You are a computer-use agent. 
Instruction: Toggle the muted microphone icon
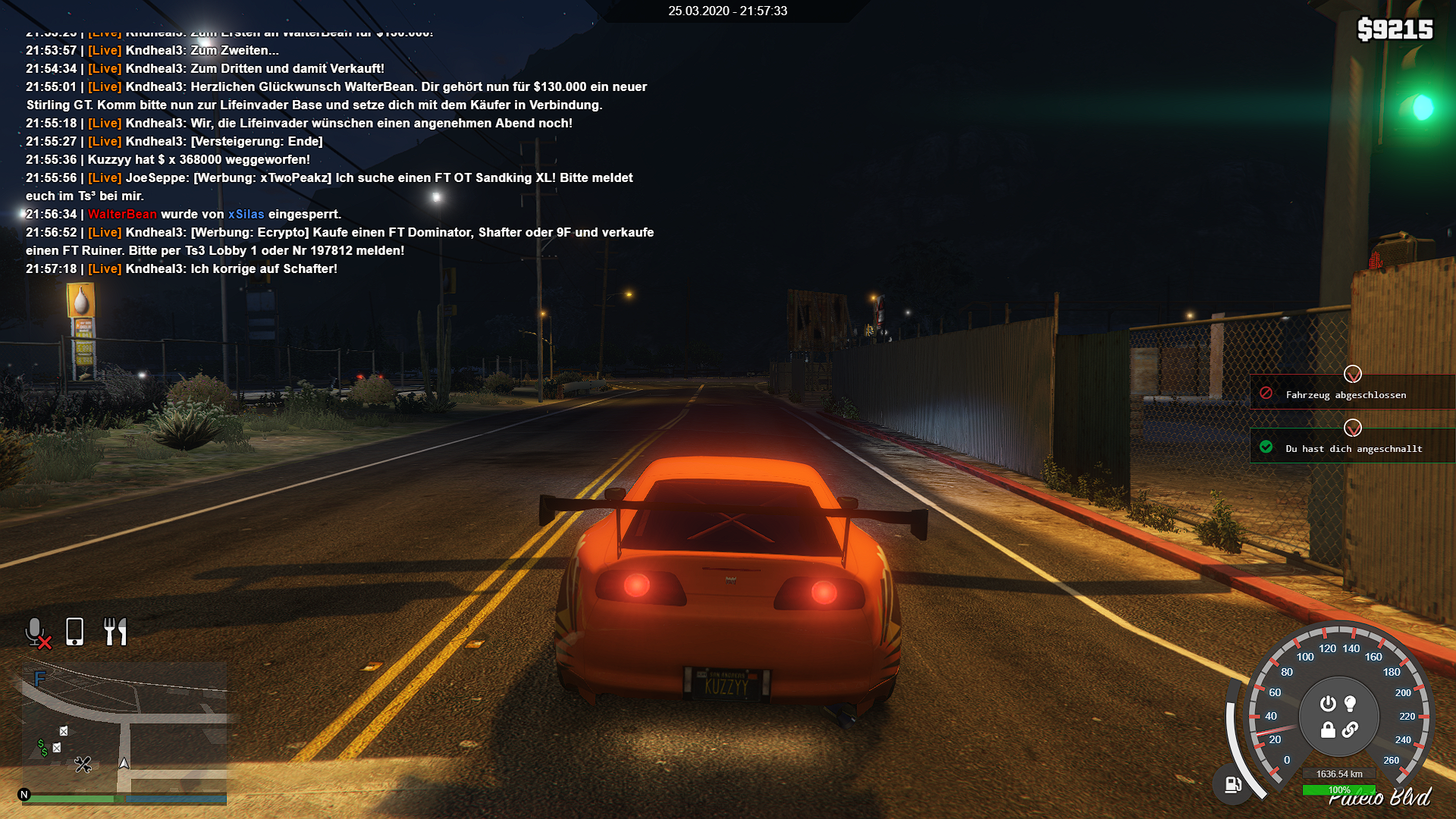point(36,632)
